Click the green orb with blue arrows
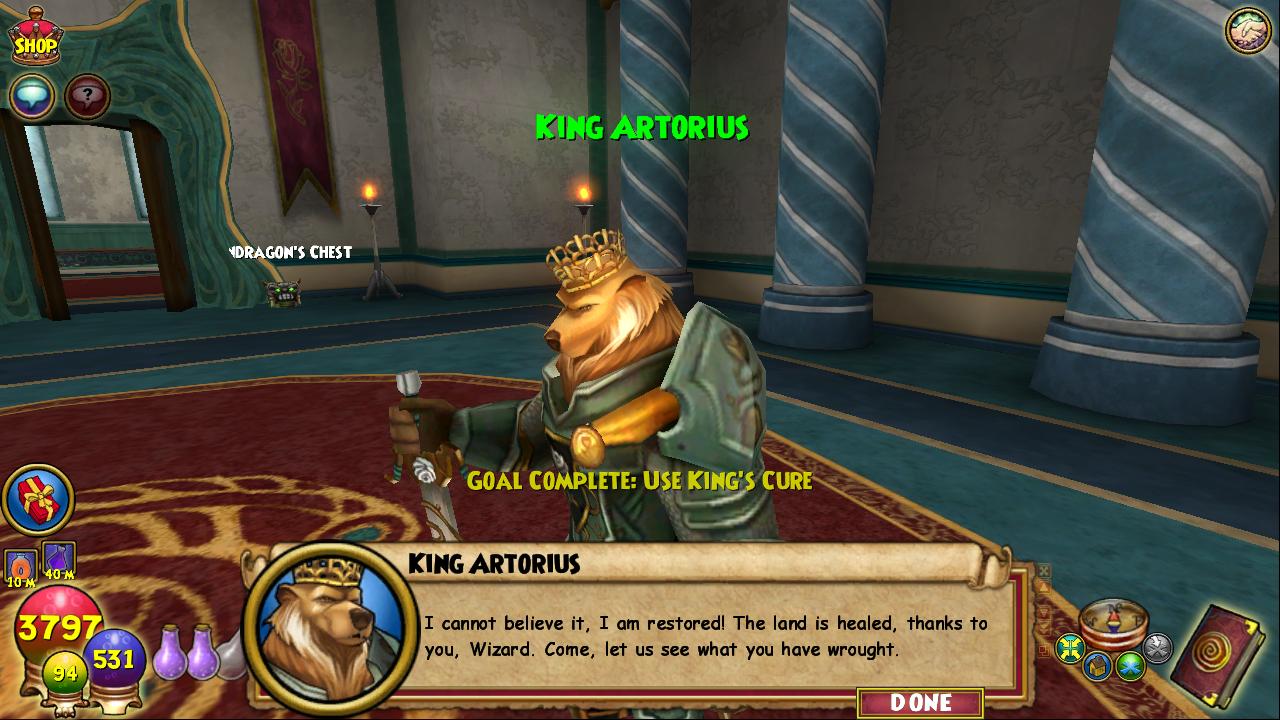 tap(1131, 665)
